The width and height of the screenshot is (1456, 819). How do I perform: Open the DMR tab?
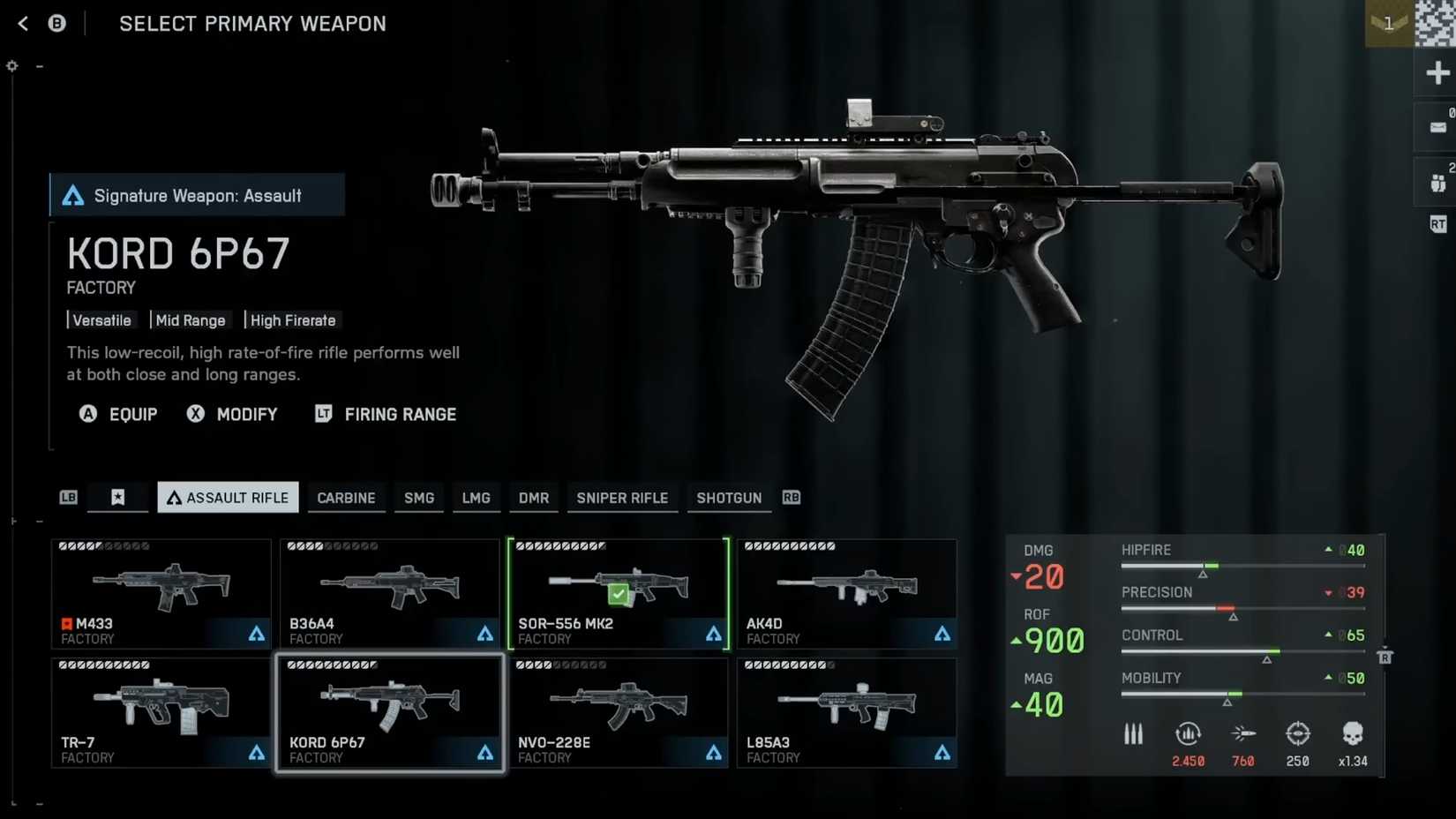coord(534,498)
